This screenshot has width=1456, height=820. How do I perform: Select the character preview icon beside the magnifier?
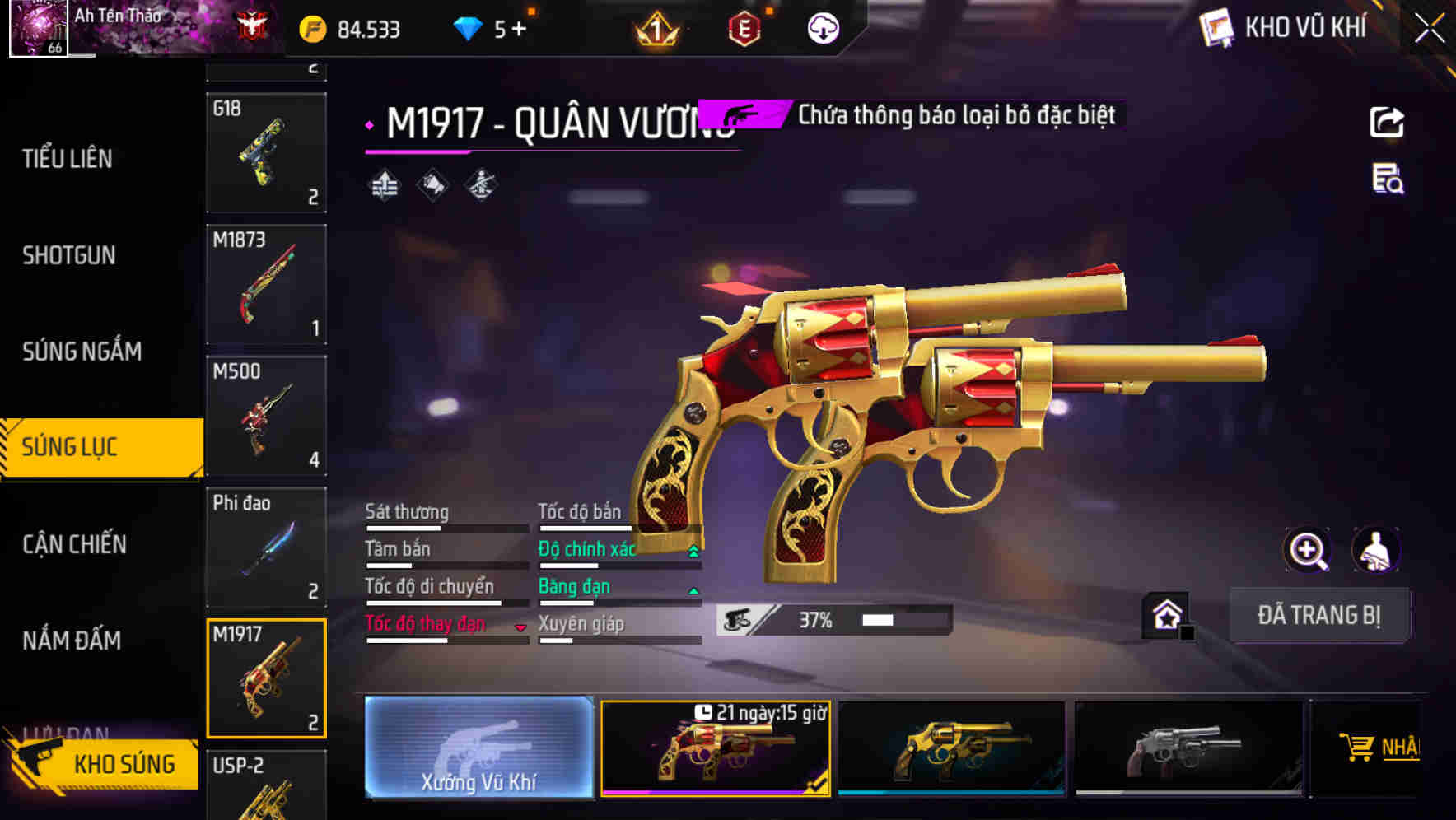1377,550
